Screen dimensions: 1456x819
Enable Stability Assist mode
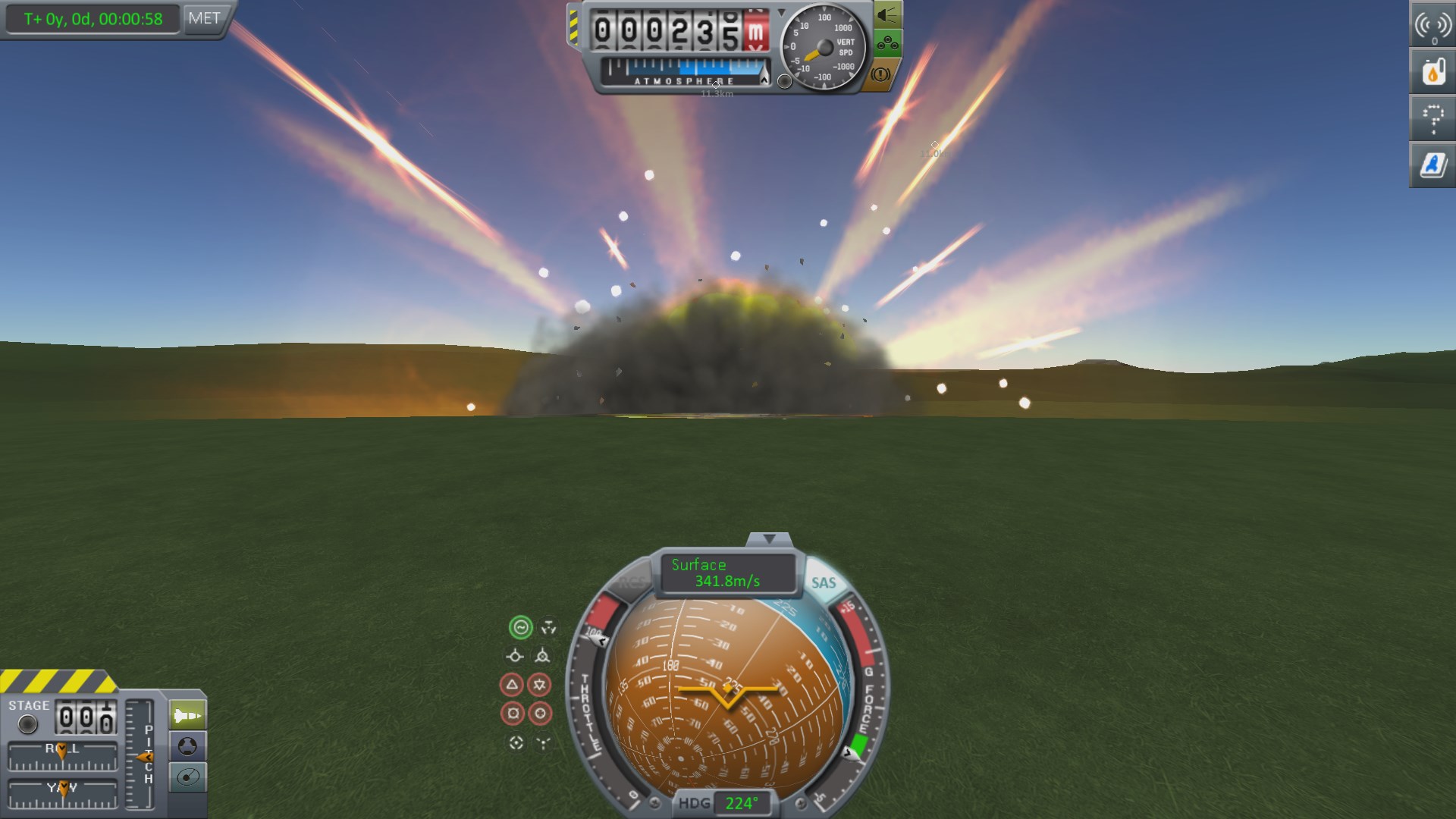click(x=521, y=628)
